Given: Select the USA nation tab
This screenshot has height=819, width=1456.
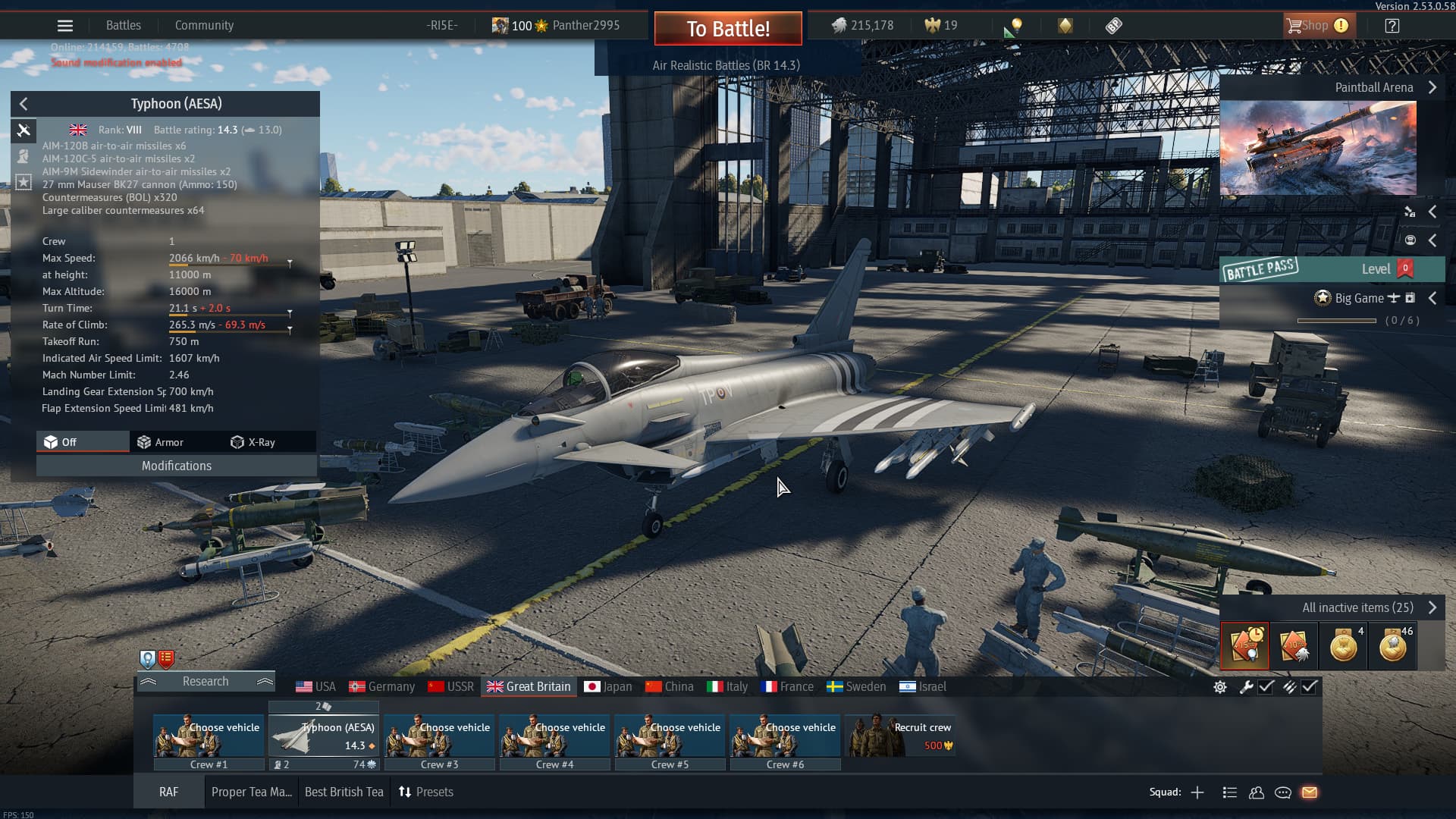Looking at the screenshot, I should click(315, 686).
